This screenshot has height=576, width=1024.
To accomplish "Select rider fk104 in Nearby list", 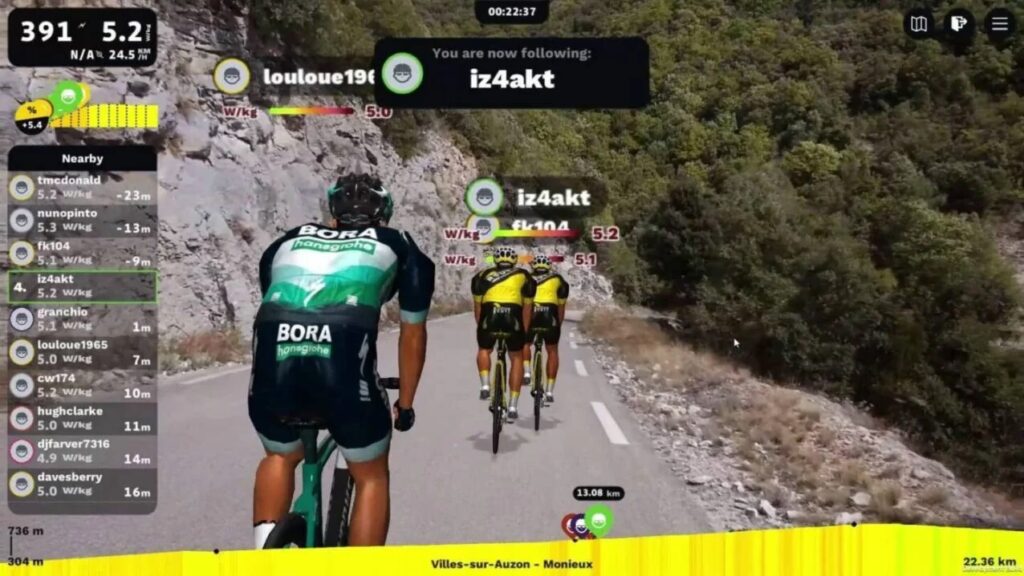I will coord(82,254).
